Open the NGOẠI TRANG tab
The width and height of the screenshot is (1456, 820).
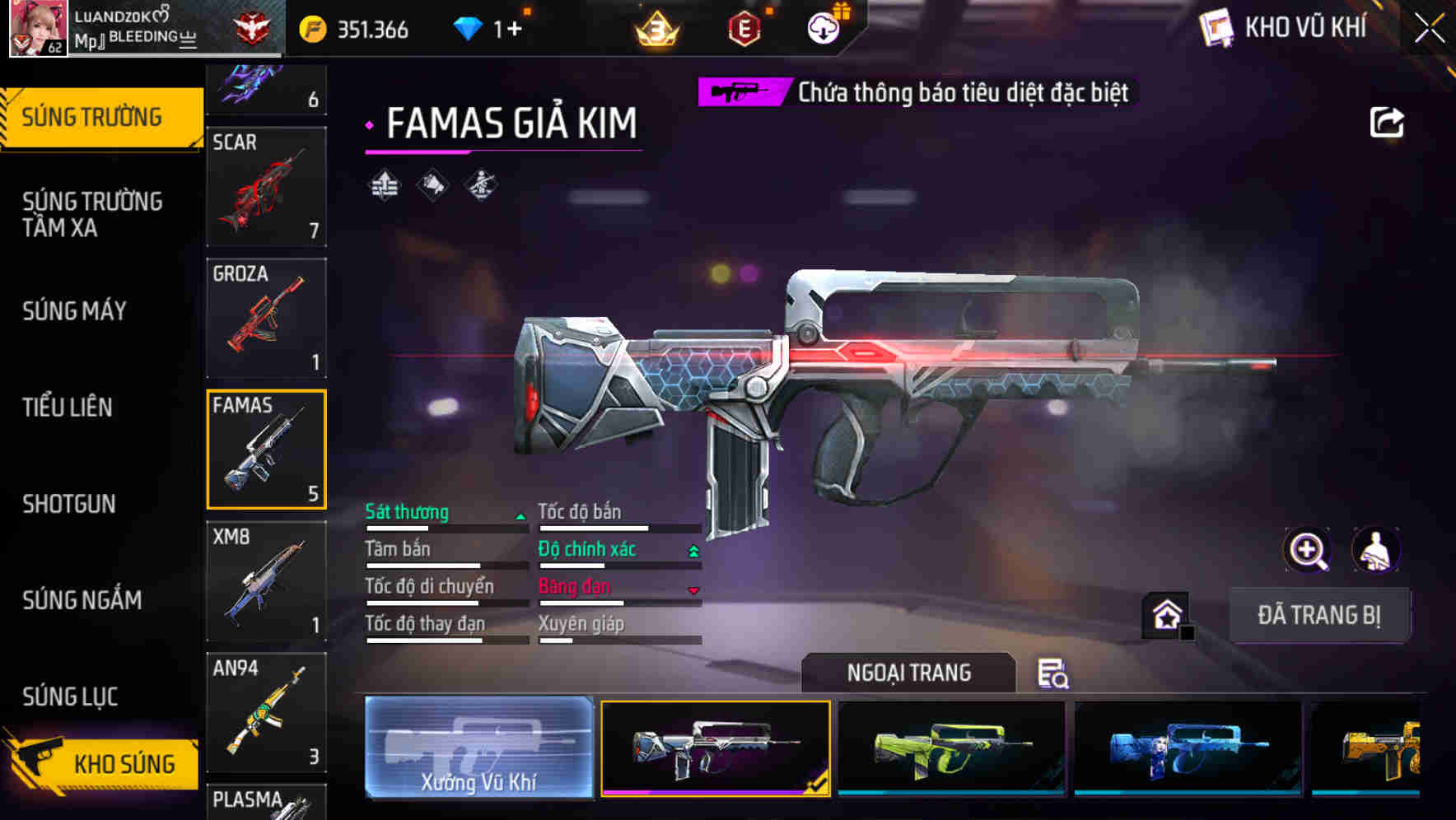point(910,673)
